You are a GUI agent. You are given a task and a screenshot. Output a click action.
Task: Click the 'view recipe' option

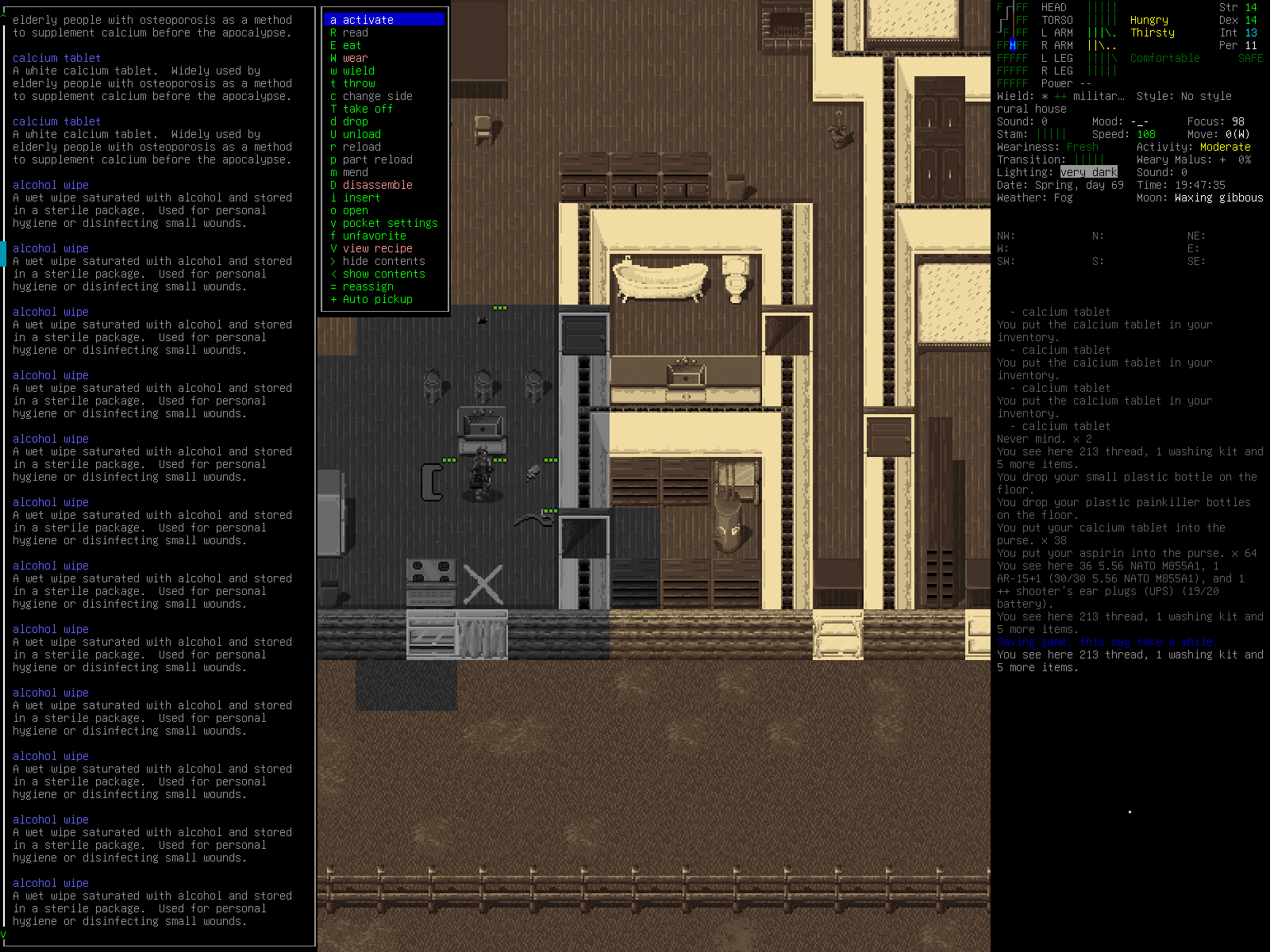[x=379, y=248]
